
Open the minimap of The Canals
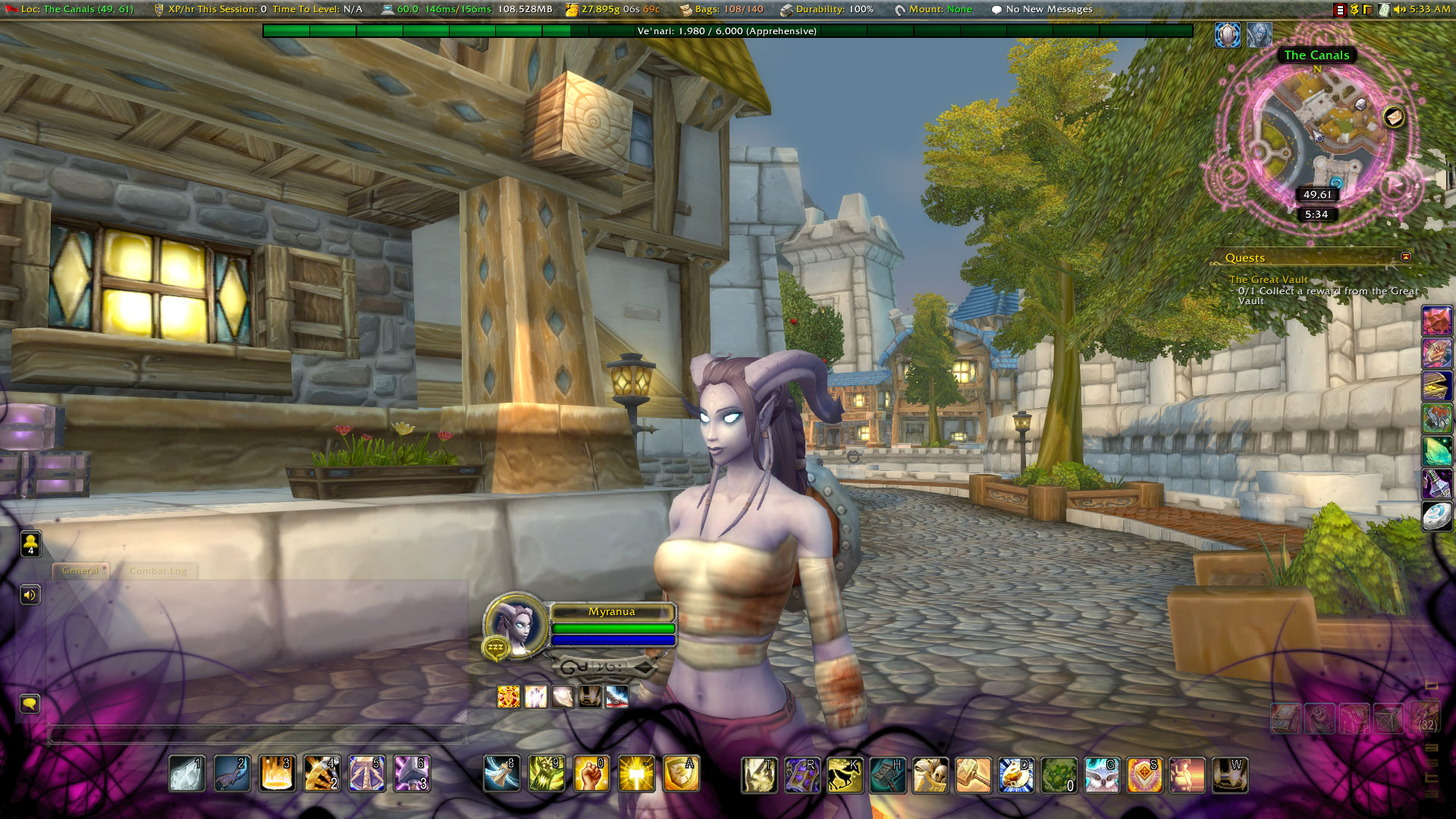pos(1317,136)
